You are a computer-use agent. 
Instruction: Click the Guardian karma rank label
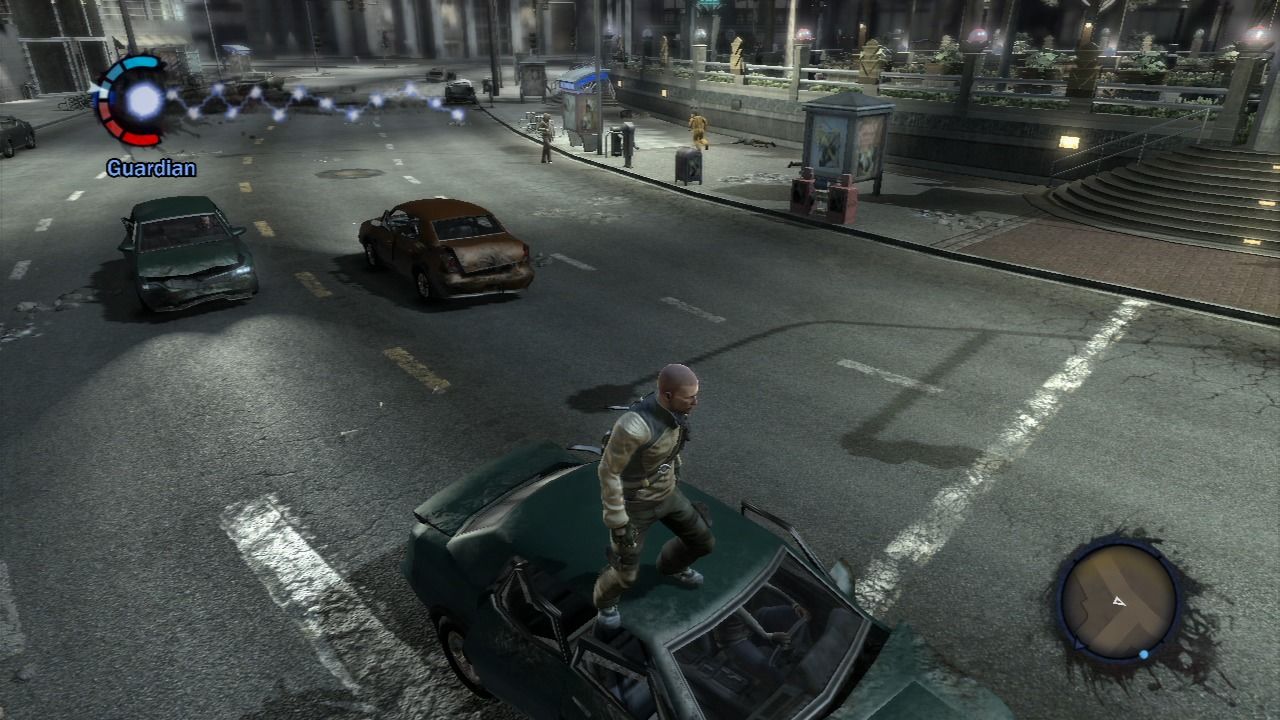tap(151, 168)
